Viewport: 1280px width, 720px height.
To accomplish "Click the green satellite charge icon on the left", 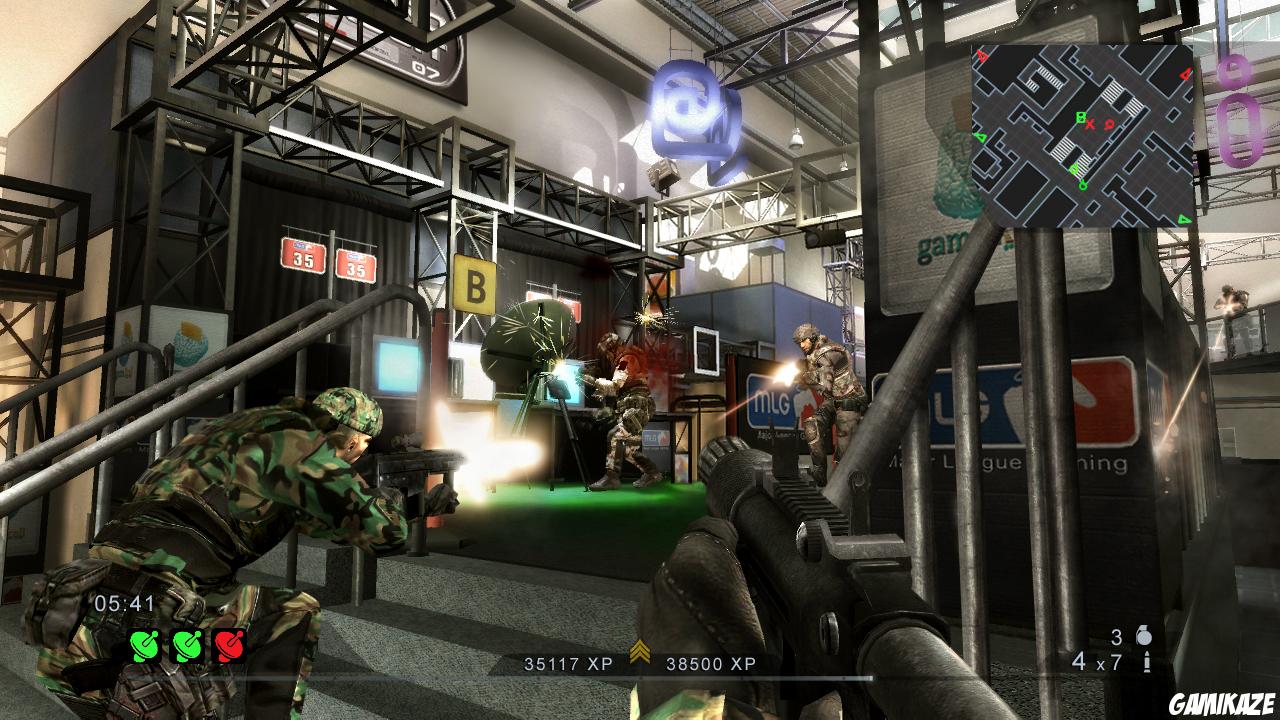I will (144, 646).
